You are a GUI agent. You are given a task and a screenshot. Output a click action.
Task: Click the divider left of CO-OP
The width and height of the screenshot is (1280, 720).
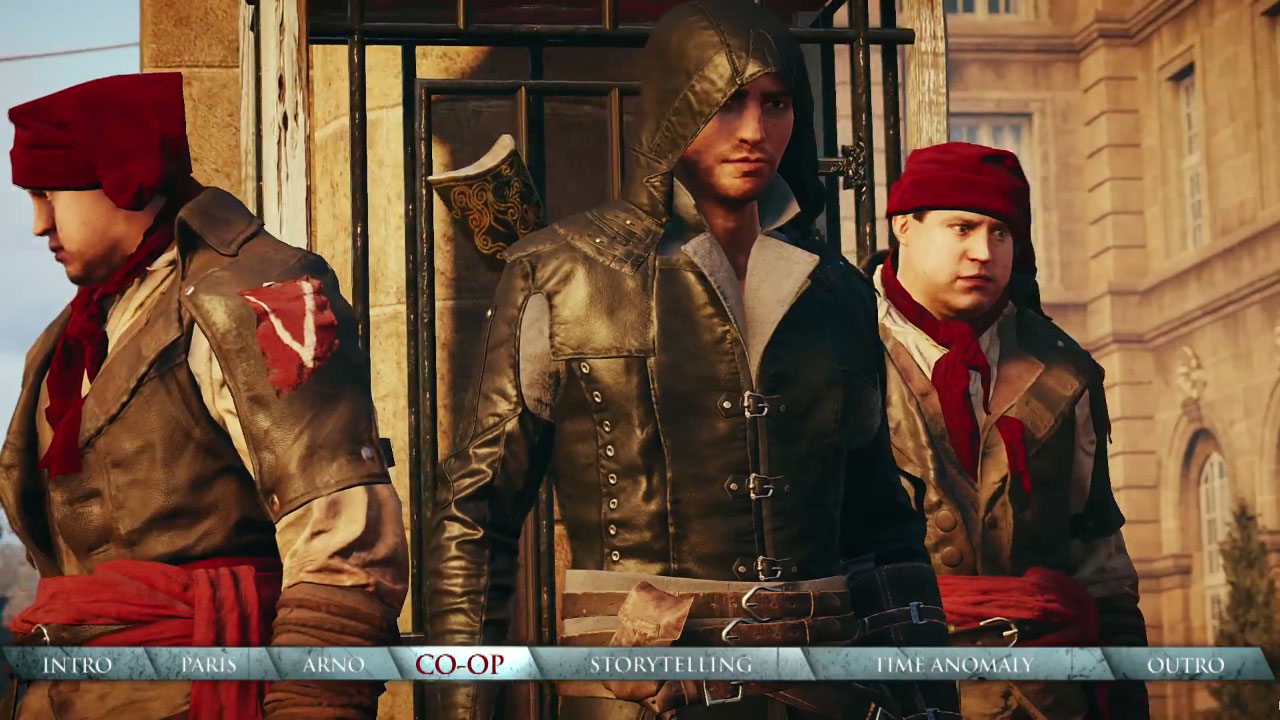click(x=395, y=662)
